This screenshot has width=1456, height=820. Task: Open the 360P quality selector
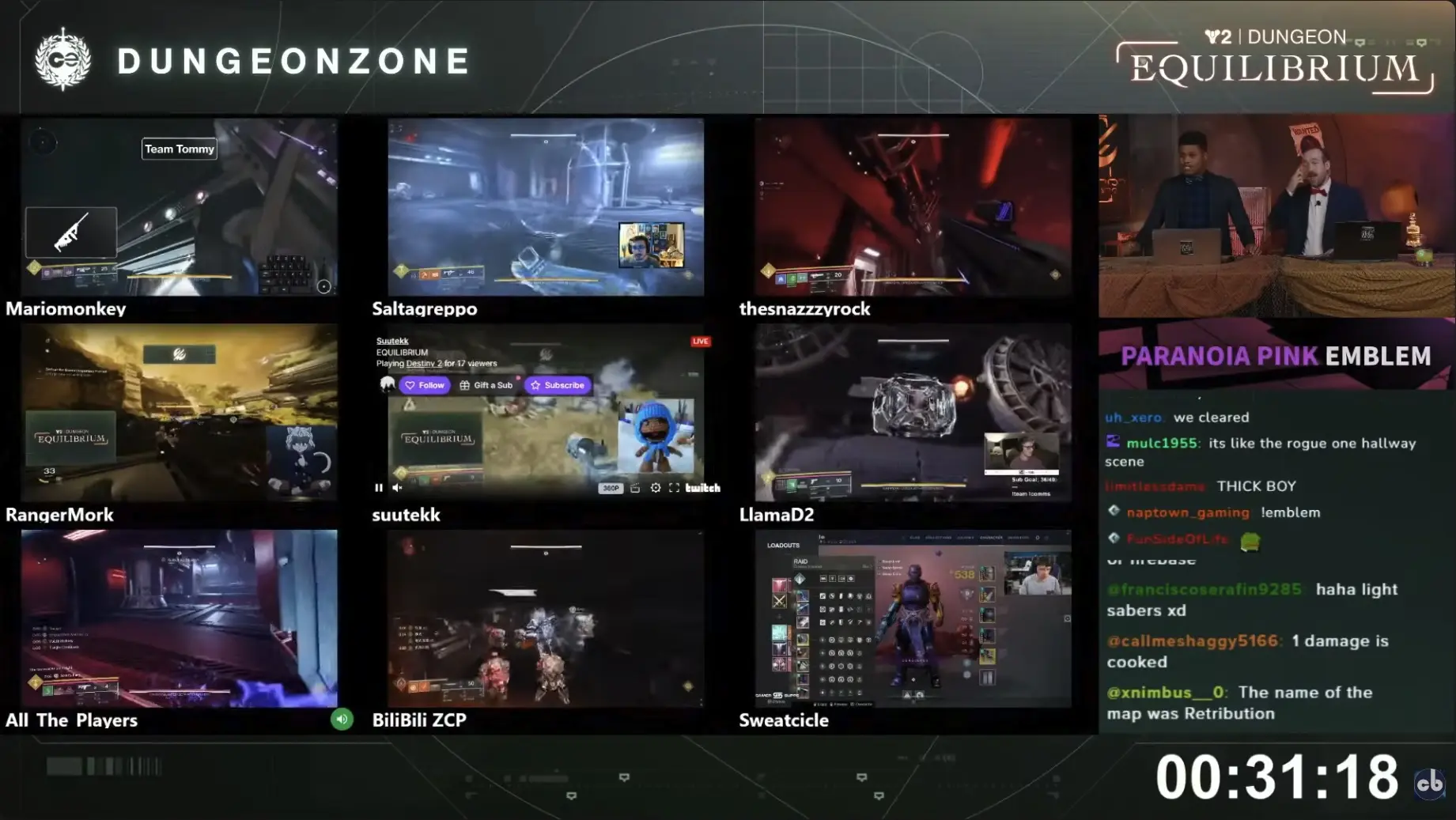[611, 488]
